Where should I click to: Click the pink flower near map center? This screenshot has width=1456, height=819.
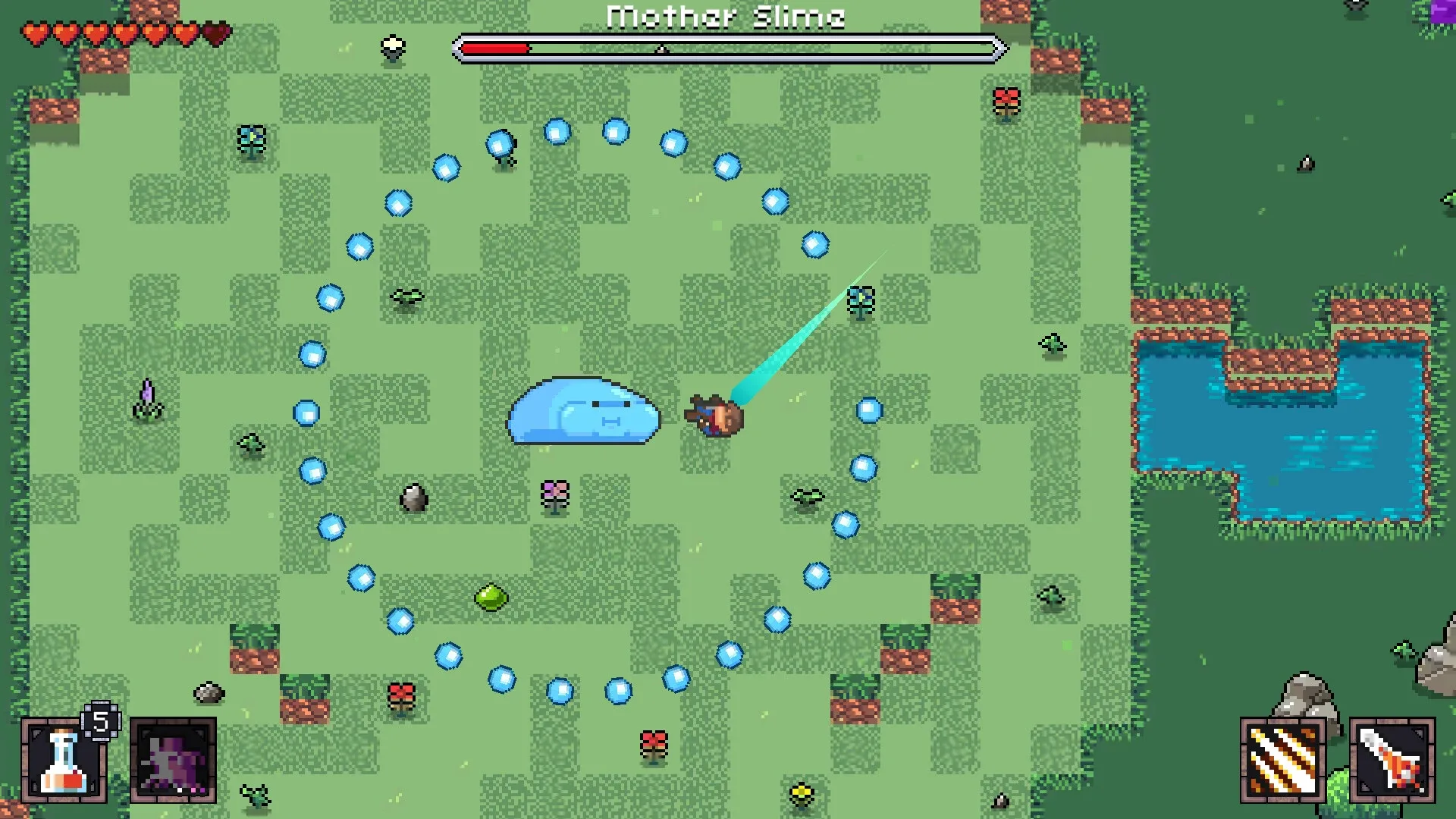556,496
